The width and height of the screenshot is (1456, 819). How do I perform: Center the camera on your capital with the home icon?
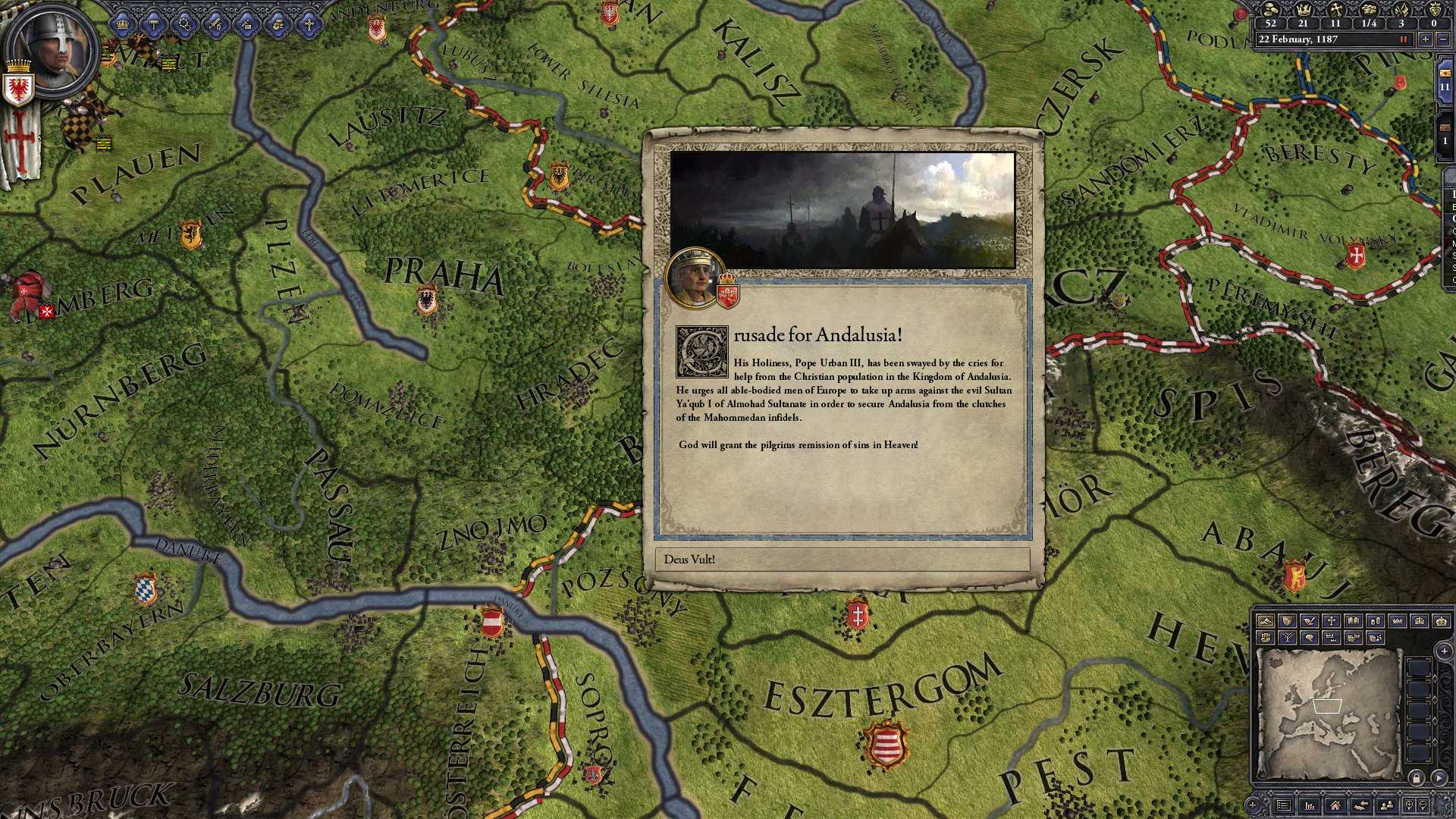point(1336,805)
